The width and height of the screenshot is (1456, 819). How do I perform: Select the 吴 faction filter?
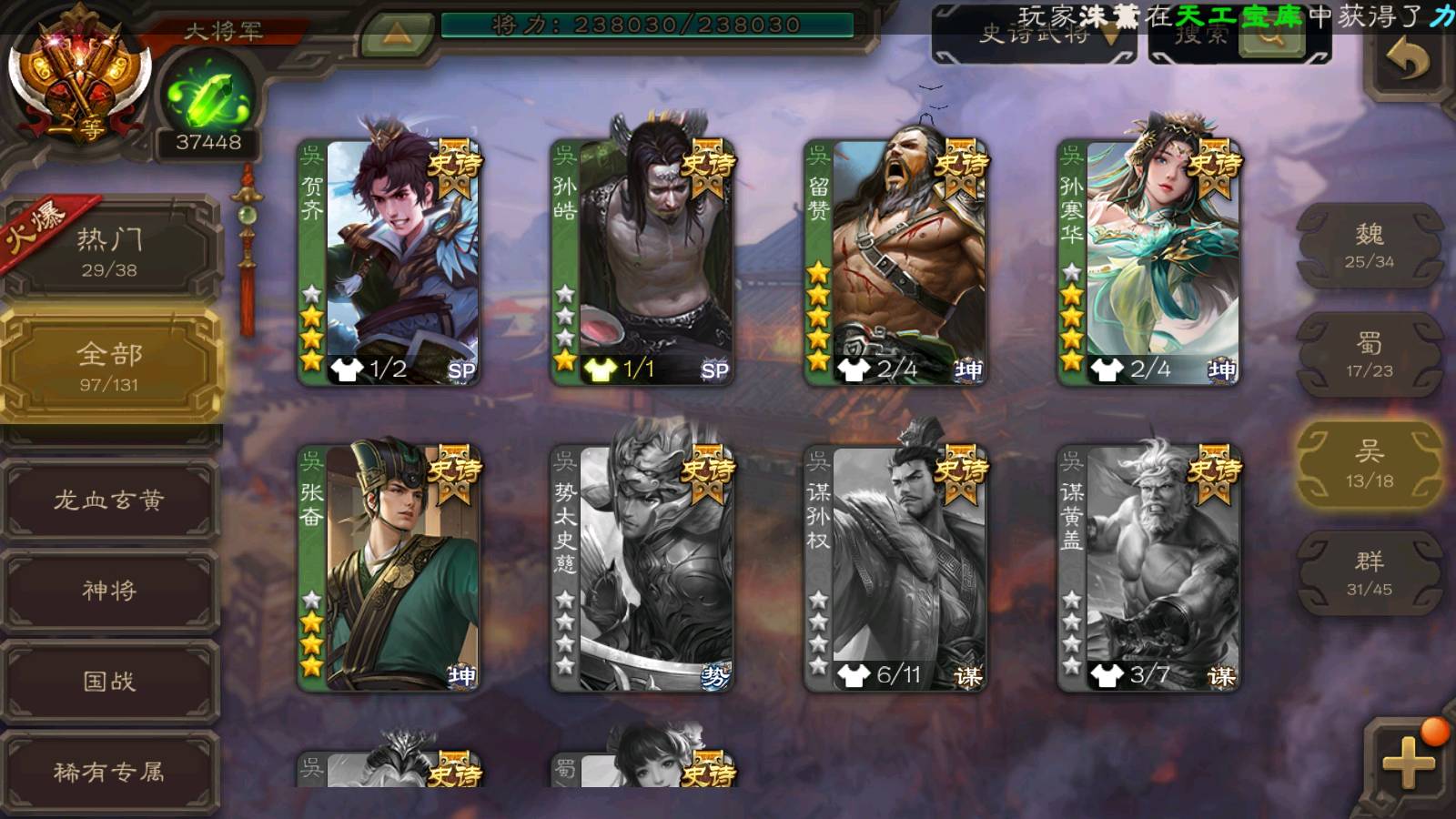(x=1369, y=464)
